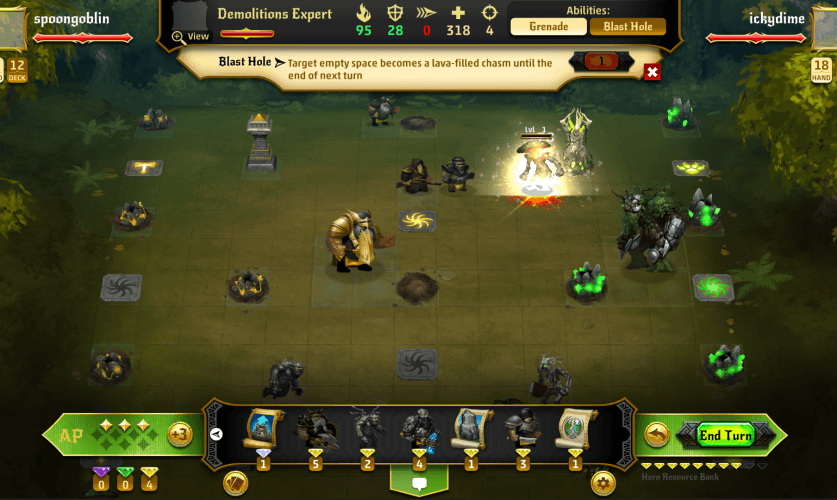Click ickydime's hand counter showing 18
Viewport: 837px width, 500px height.
(821, 70)
